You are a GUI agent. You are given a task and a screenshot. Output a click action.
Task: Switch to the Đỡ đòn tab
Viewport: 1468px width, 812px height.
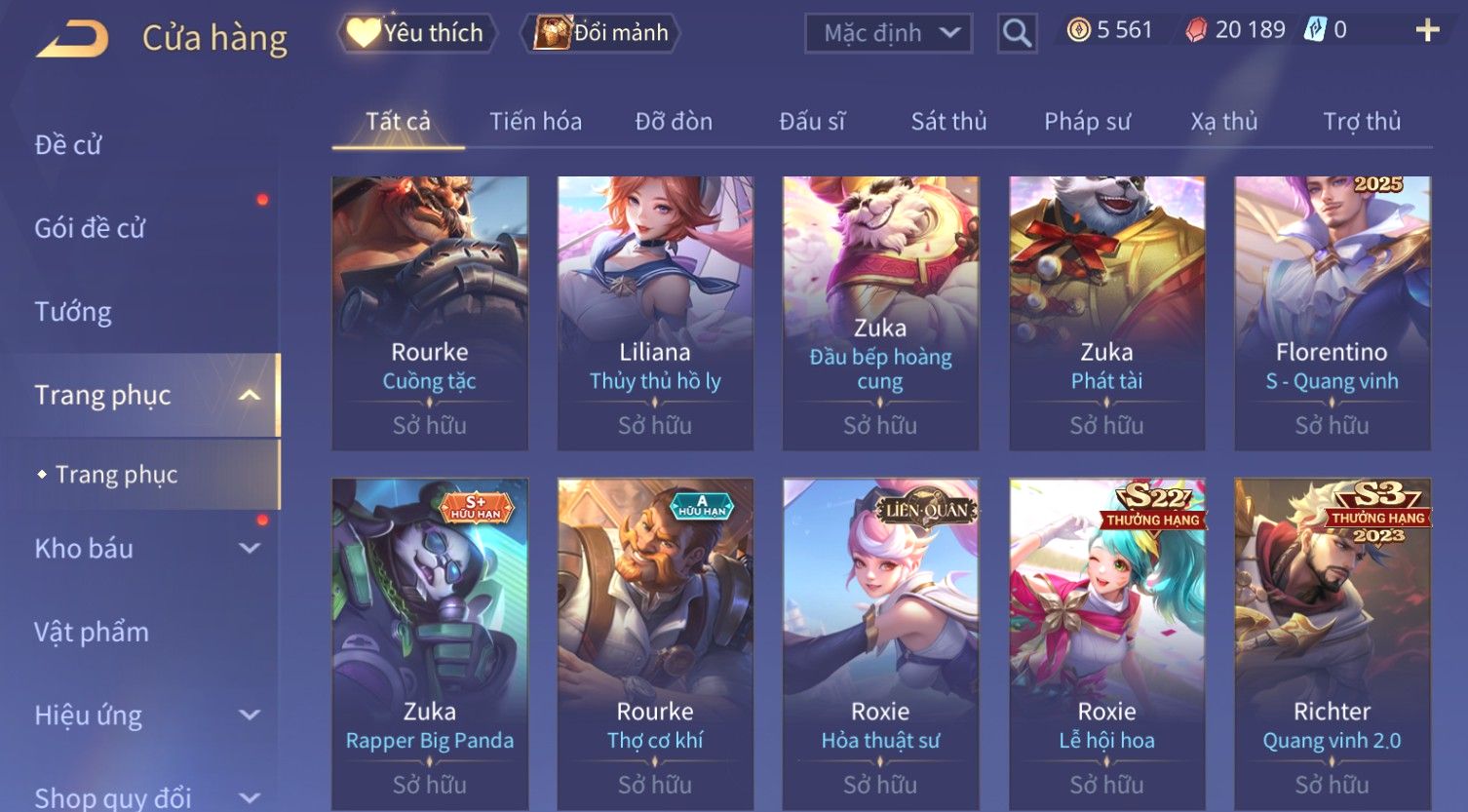[x=674, y=122]
